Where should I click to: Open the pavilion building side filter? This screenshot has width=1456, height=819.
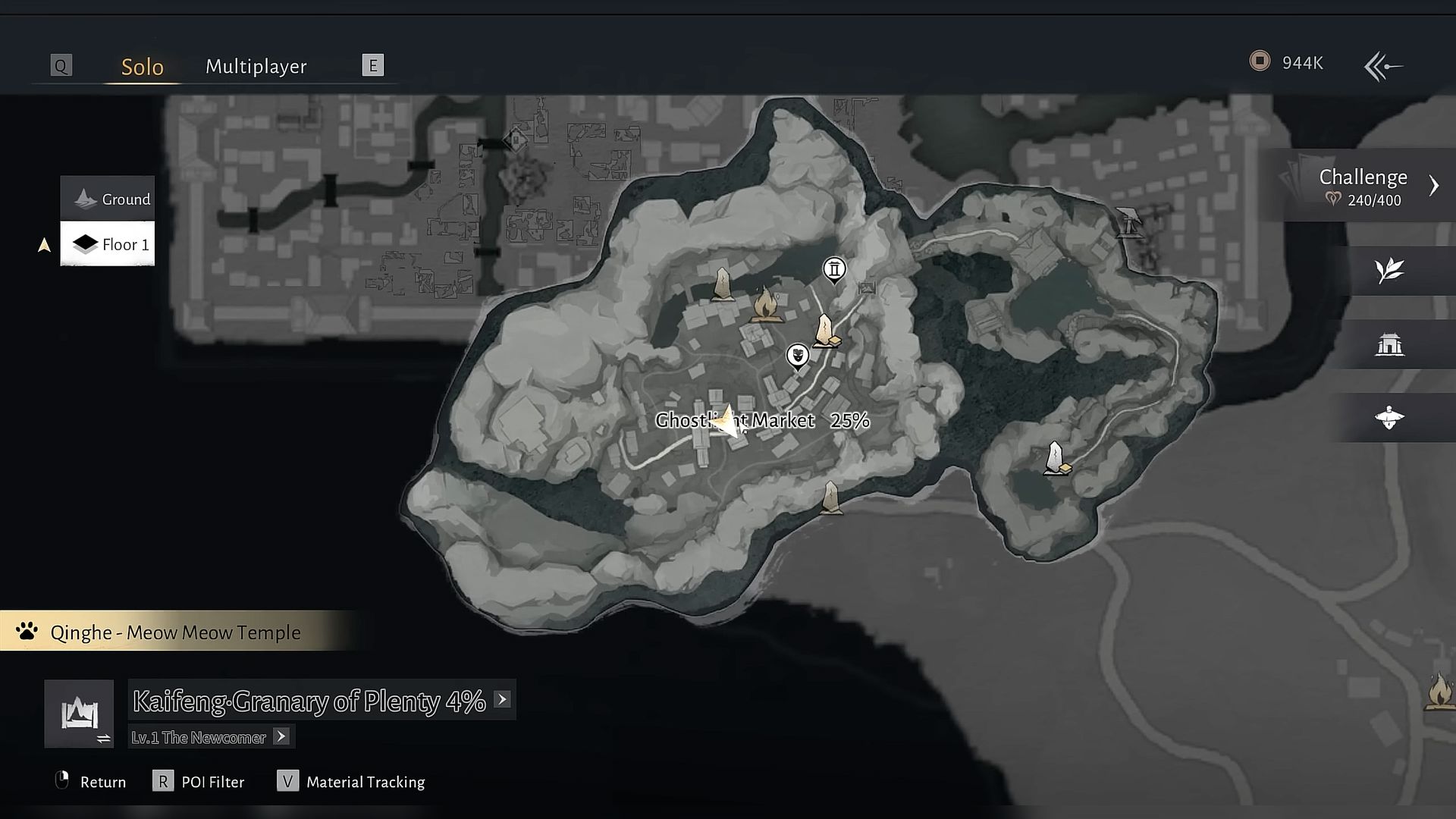pyautogui.click(x=1389, y=344)
